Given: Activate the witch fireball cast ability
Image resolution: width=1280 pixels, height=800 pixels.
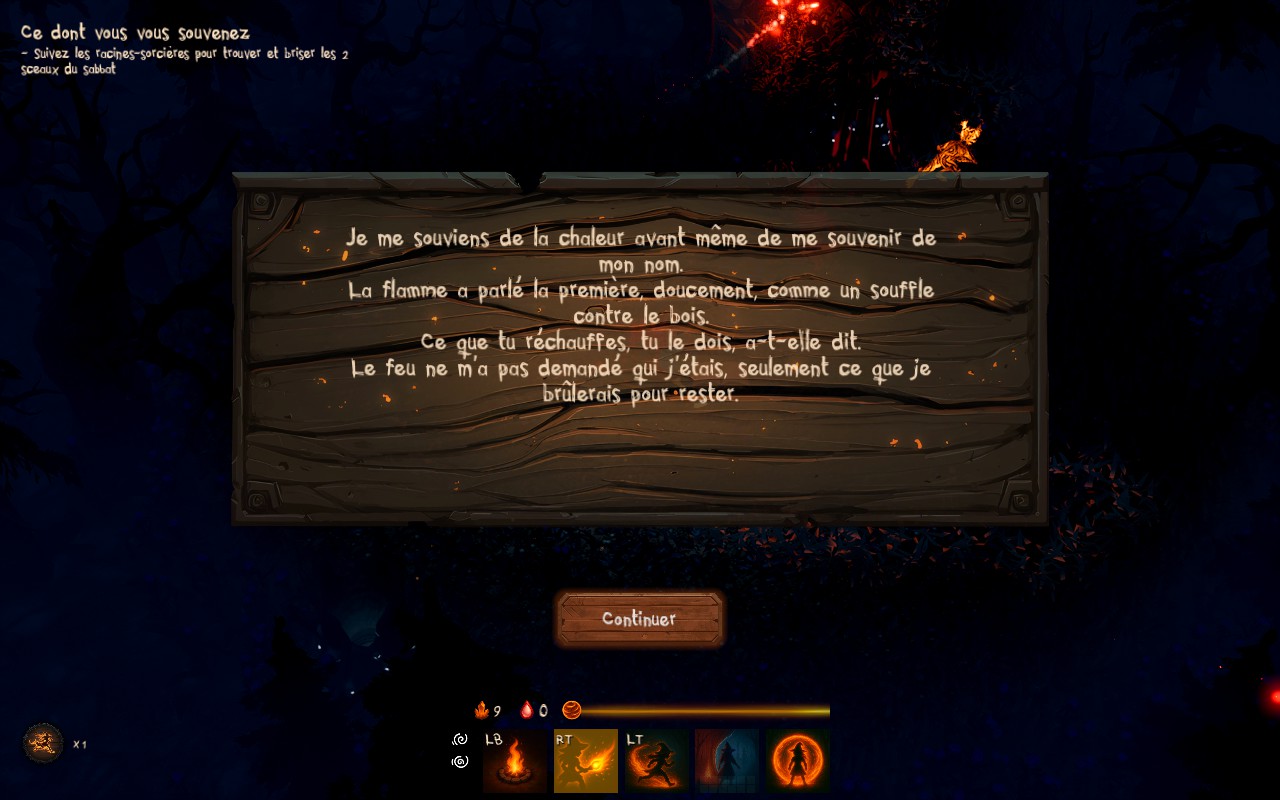Looking at the screenshot, I should 585,761.
